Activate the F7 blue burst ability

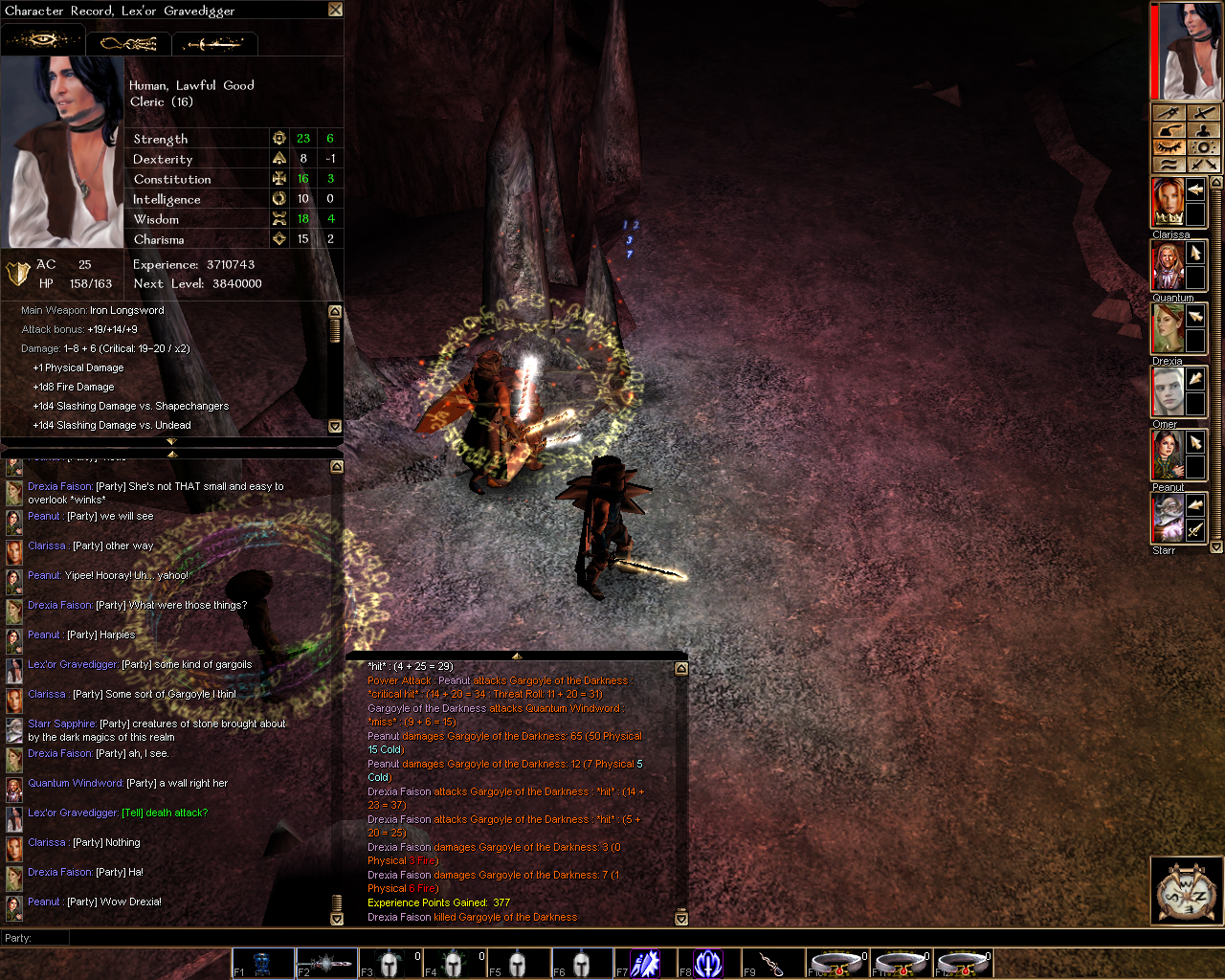coord(646,963)
